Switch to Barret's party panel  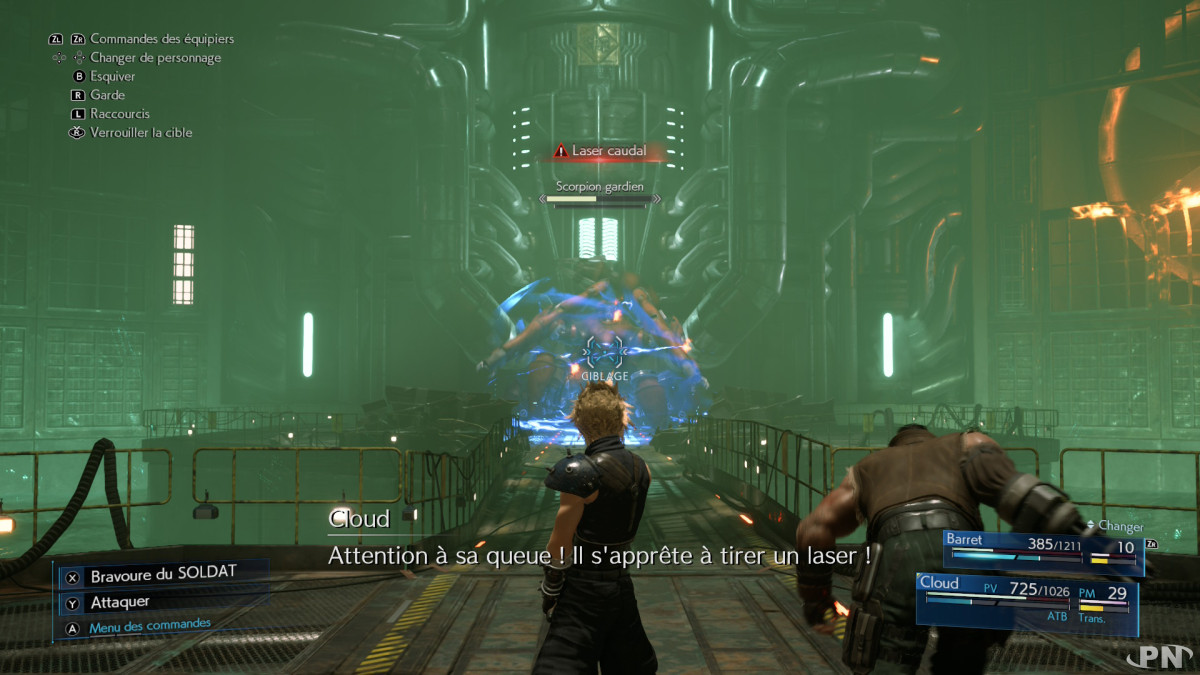pyautogui.click(x=1042, y=552)
